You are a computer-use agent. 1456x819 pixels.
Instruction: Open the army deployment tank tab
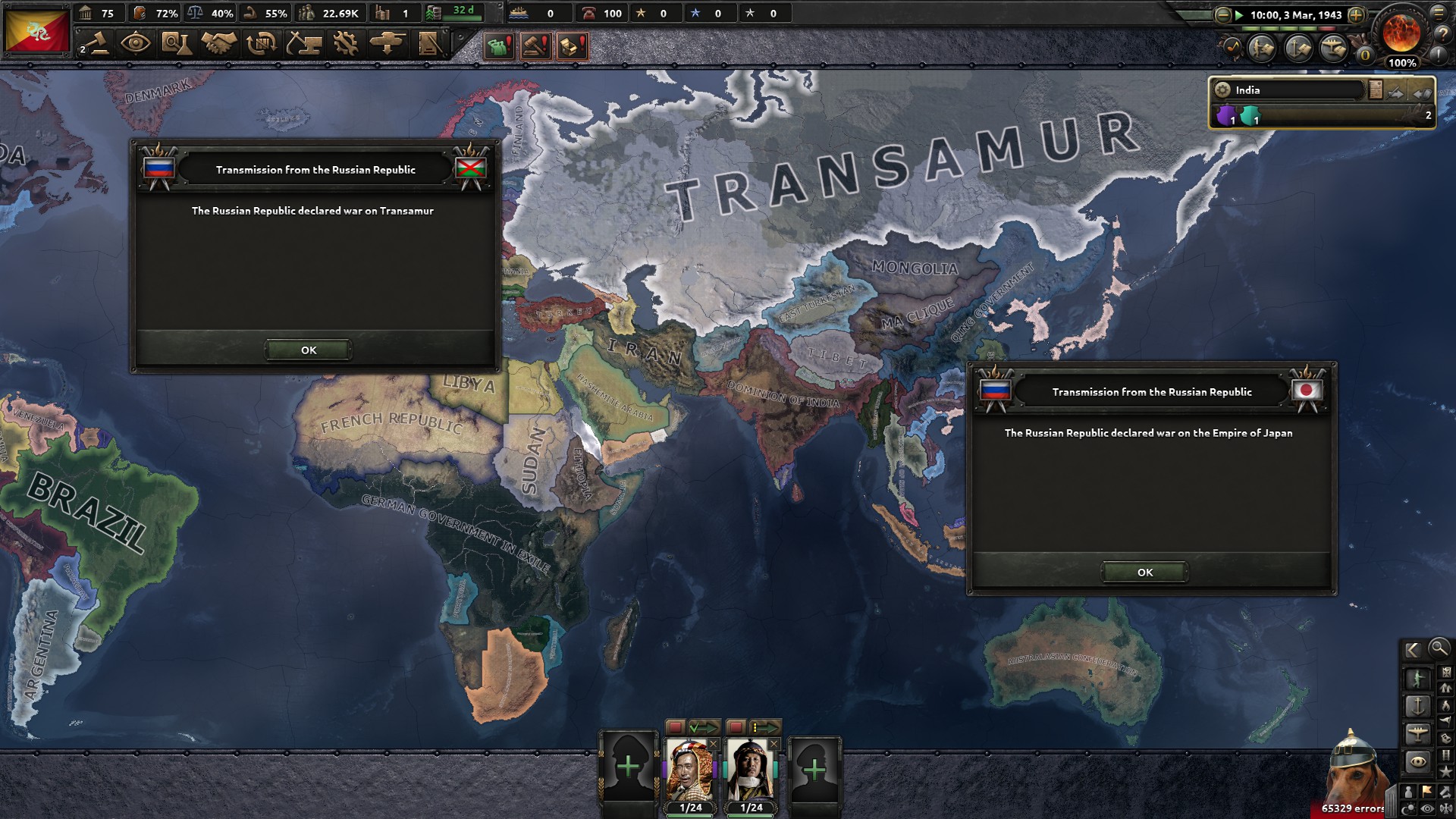(x=388, y=43)
